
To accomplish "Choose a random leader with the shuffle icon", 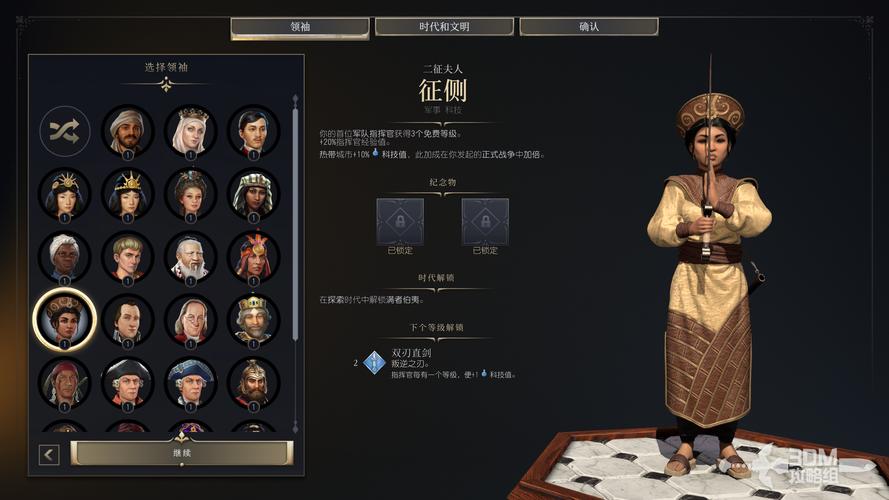I will tap(65, 130).
